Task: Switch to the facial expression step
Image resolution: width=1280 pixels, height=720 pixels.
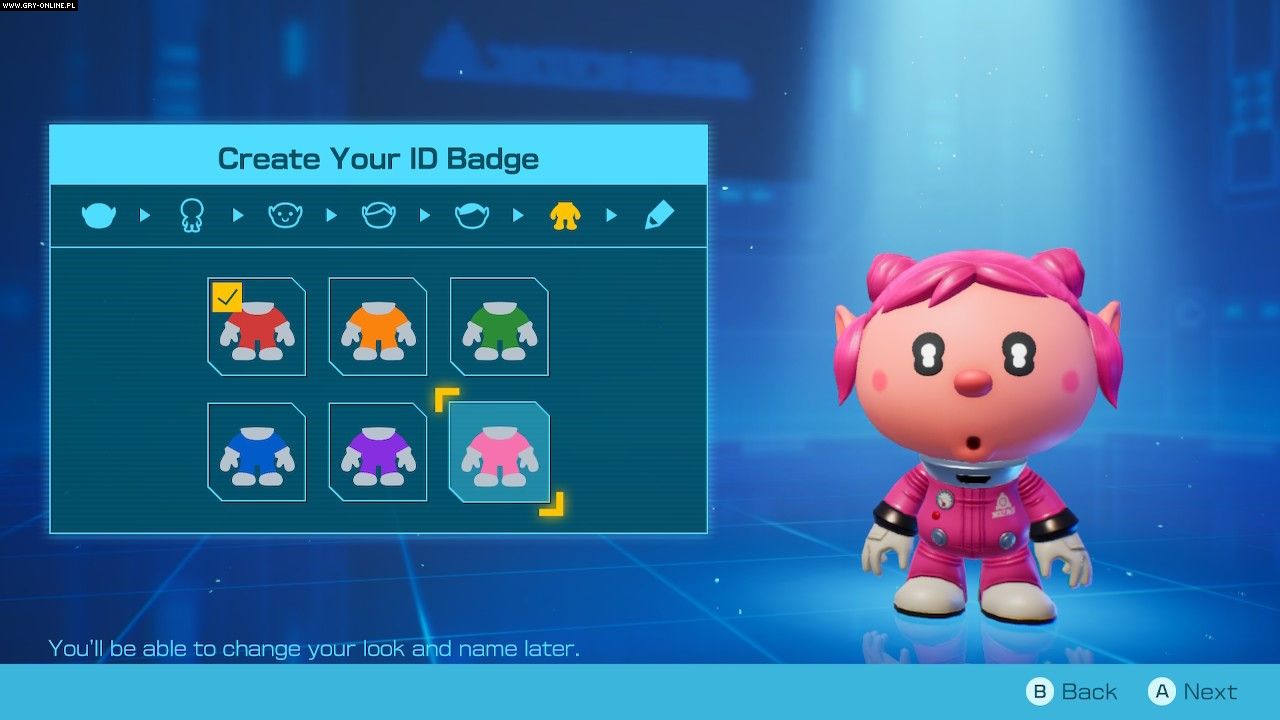Action: [285, 215]
